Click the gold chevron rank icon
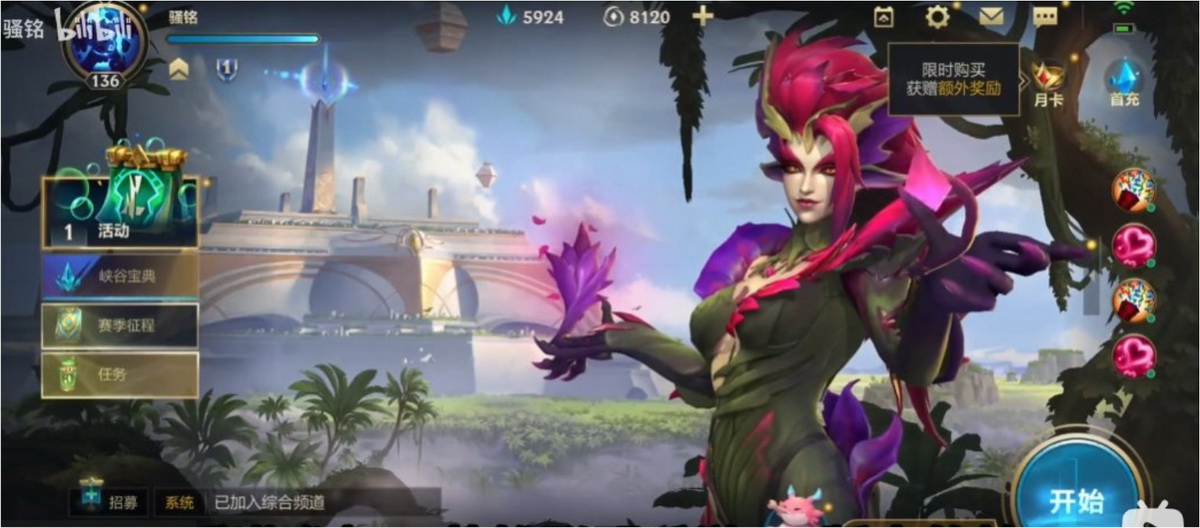 pyautogui.click(x=179, y=69)
